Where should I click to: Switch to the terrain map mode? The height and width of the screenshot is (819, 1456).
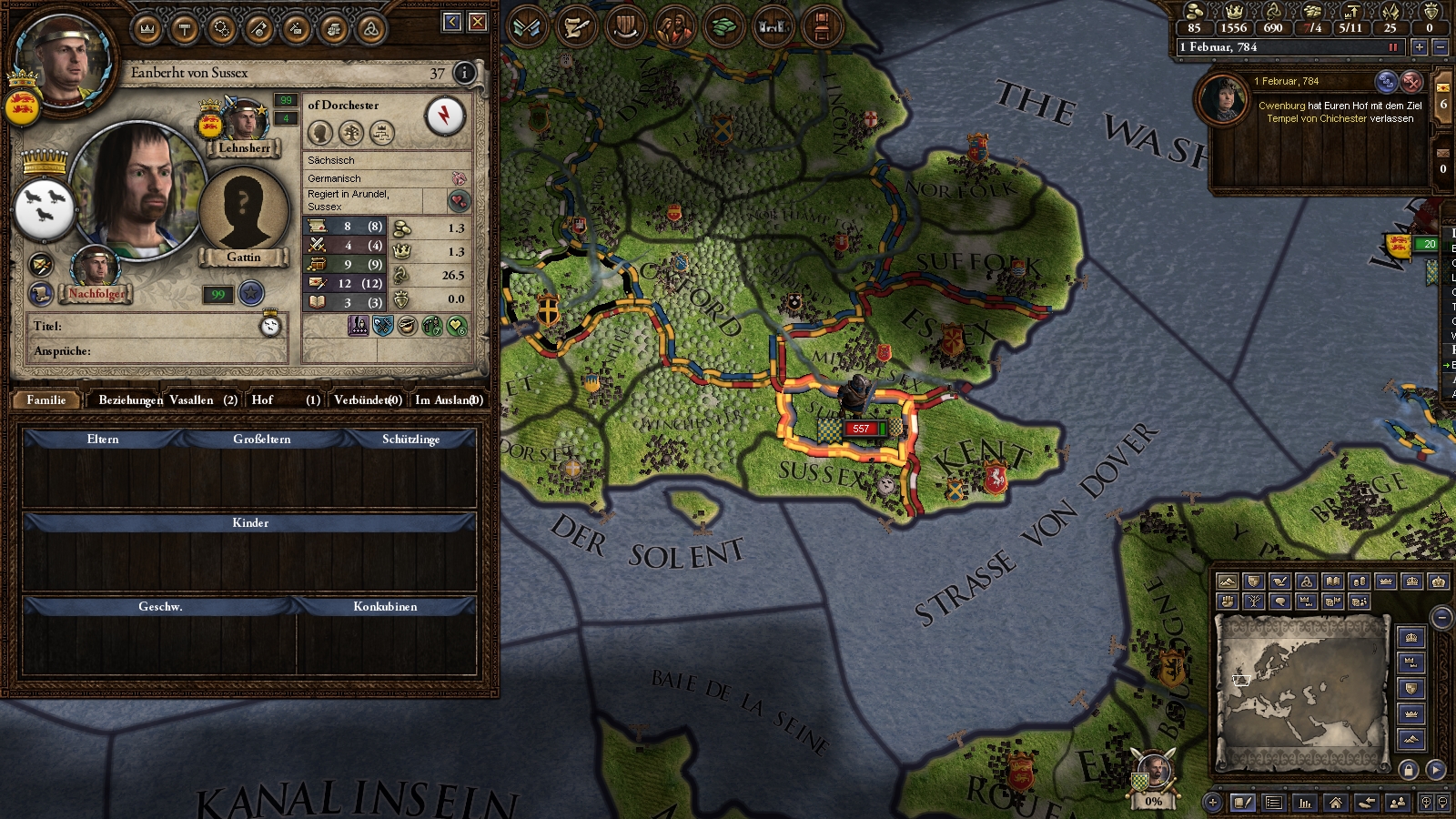click(1228, 581)
